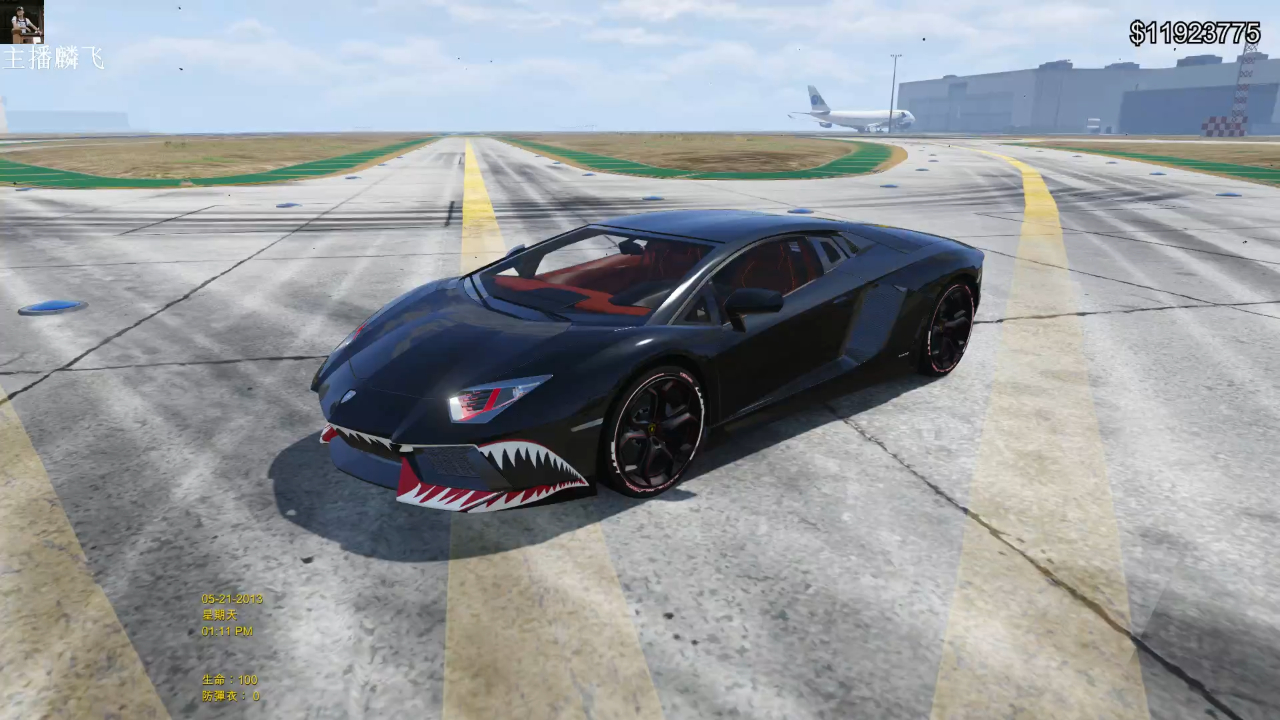Click the streamer webcam thumbnail overlay
The width and height of the screenshot is (1280, 720).
coord(20,22)
